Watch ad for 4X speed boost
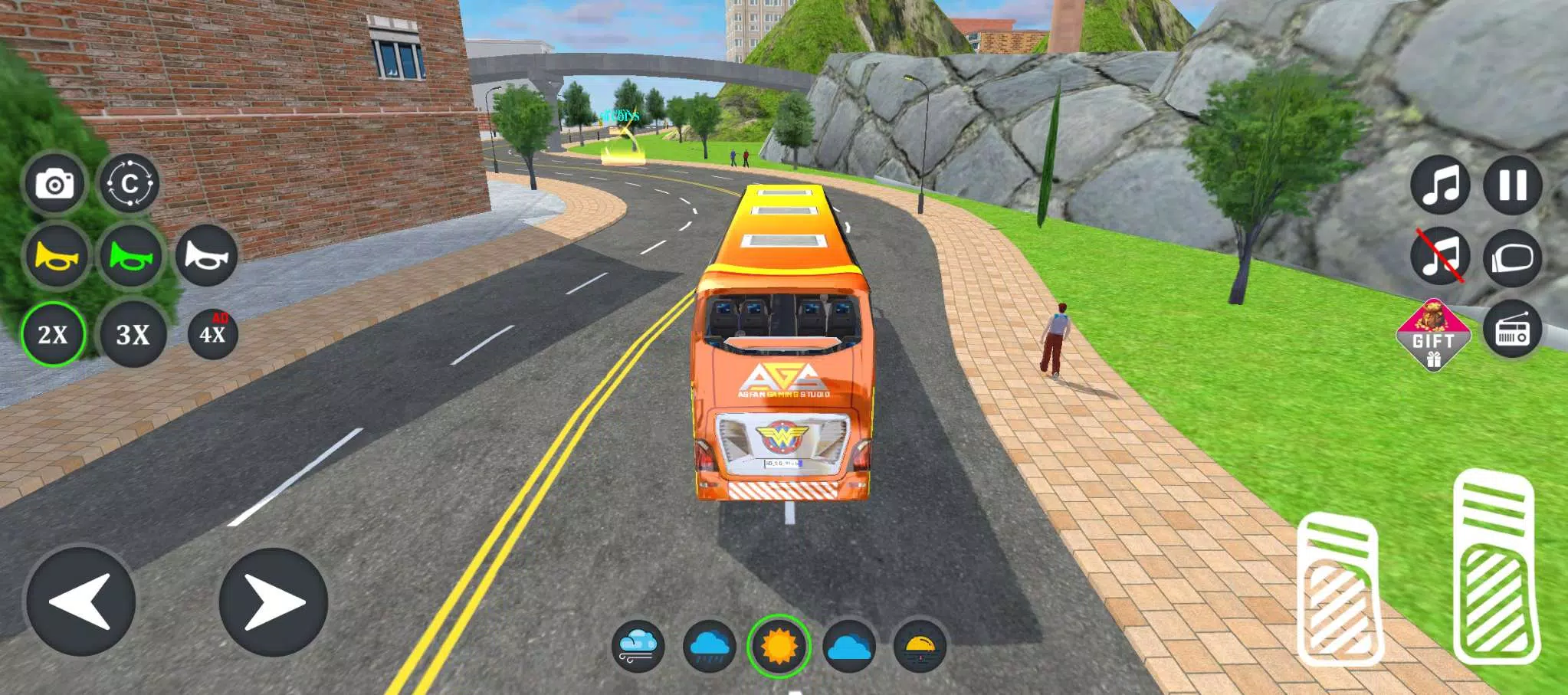Viewport: 1568px width, 695px height. pos(213,333)
